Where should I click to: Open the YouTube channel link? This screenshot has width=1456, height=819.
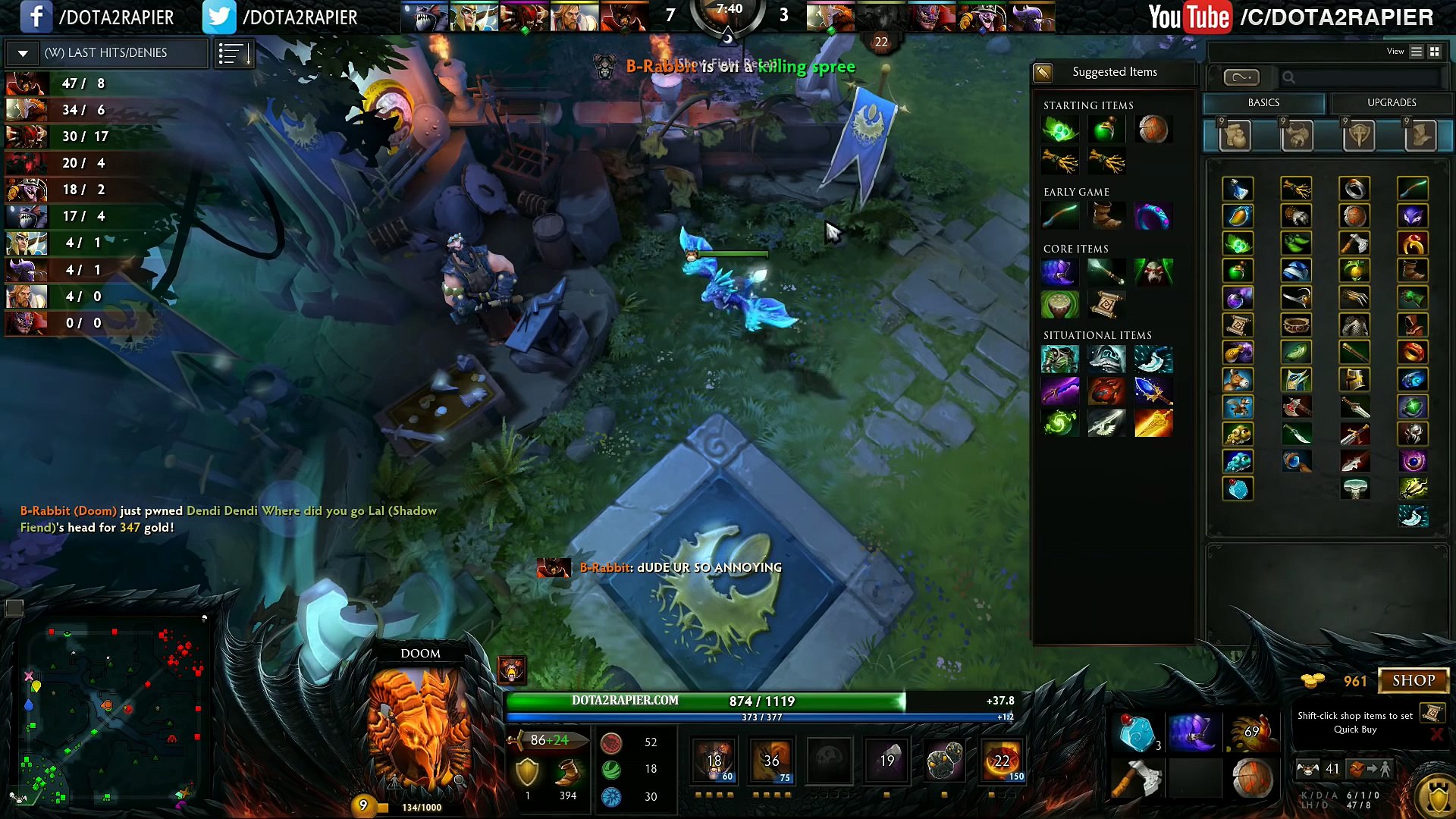tap(1289, 17)
